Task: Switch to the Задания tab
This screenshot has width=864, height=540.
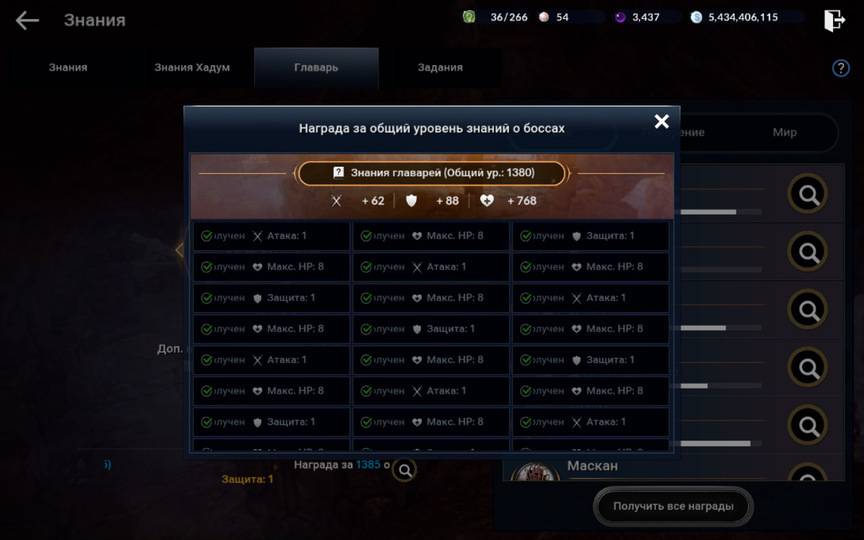Action: point(440,68)
